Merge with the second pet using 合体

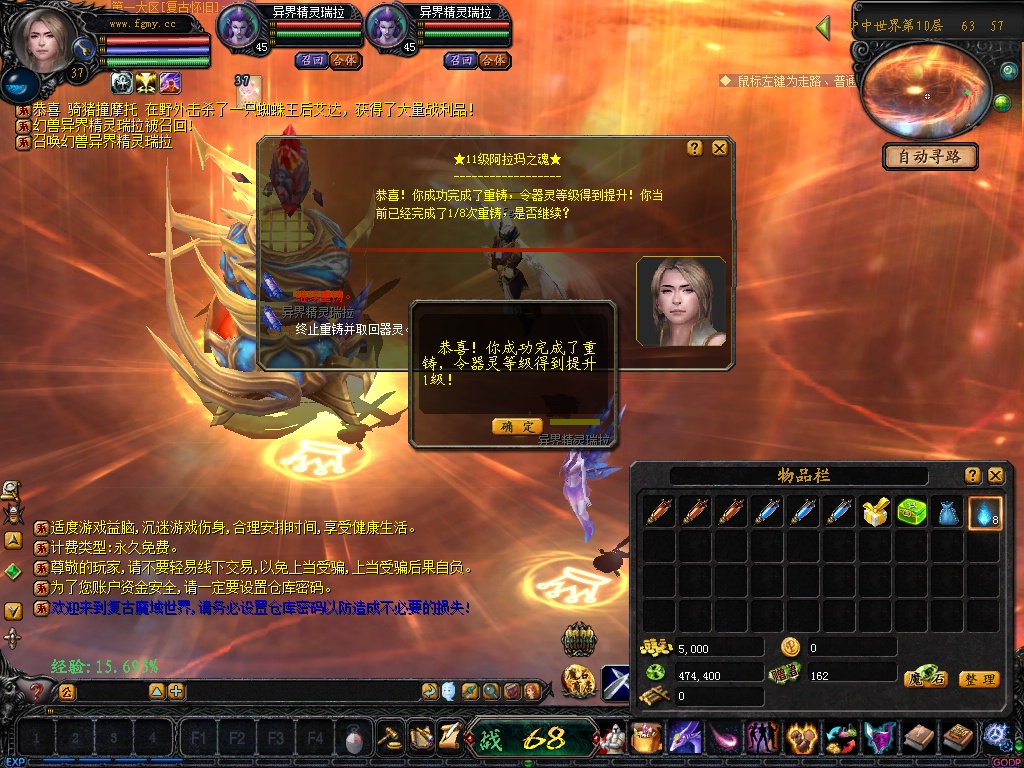coord(493,60)
